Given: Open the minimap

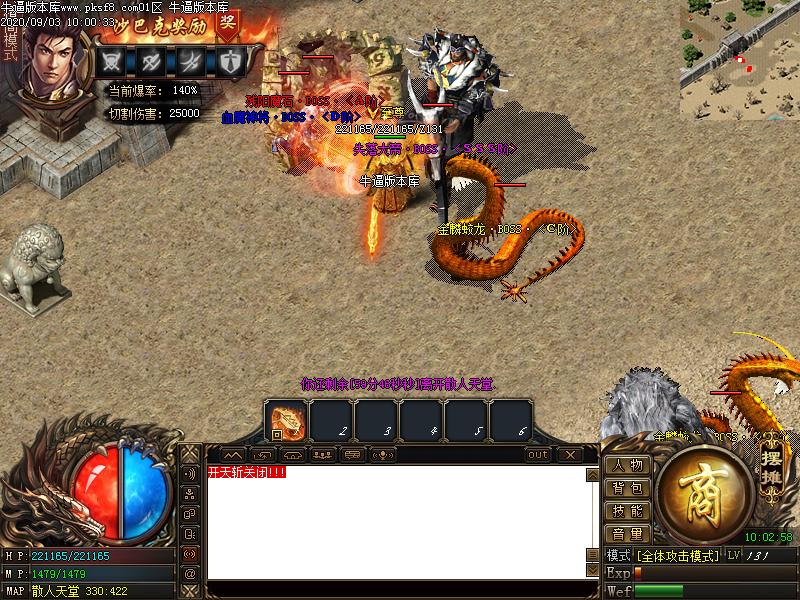Looking at the screenshot, I should pyautogui.click(x=739, y=58).
